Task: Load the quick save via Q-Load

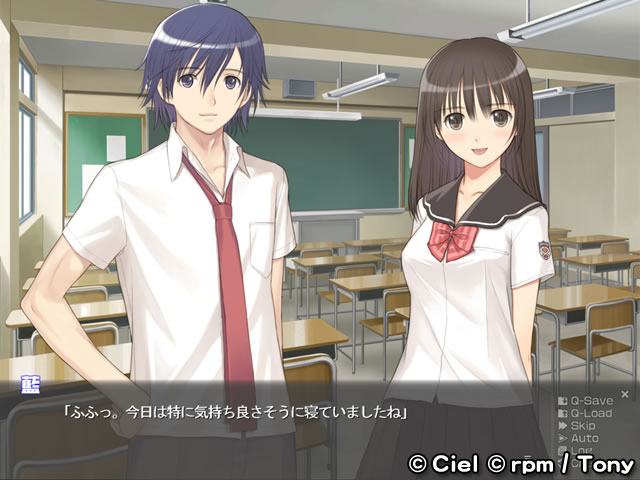Action: point(590,413)
